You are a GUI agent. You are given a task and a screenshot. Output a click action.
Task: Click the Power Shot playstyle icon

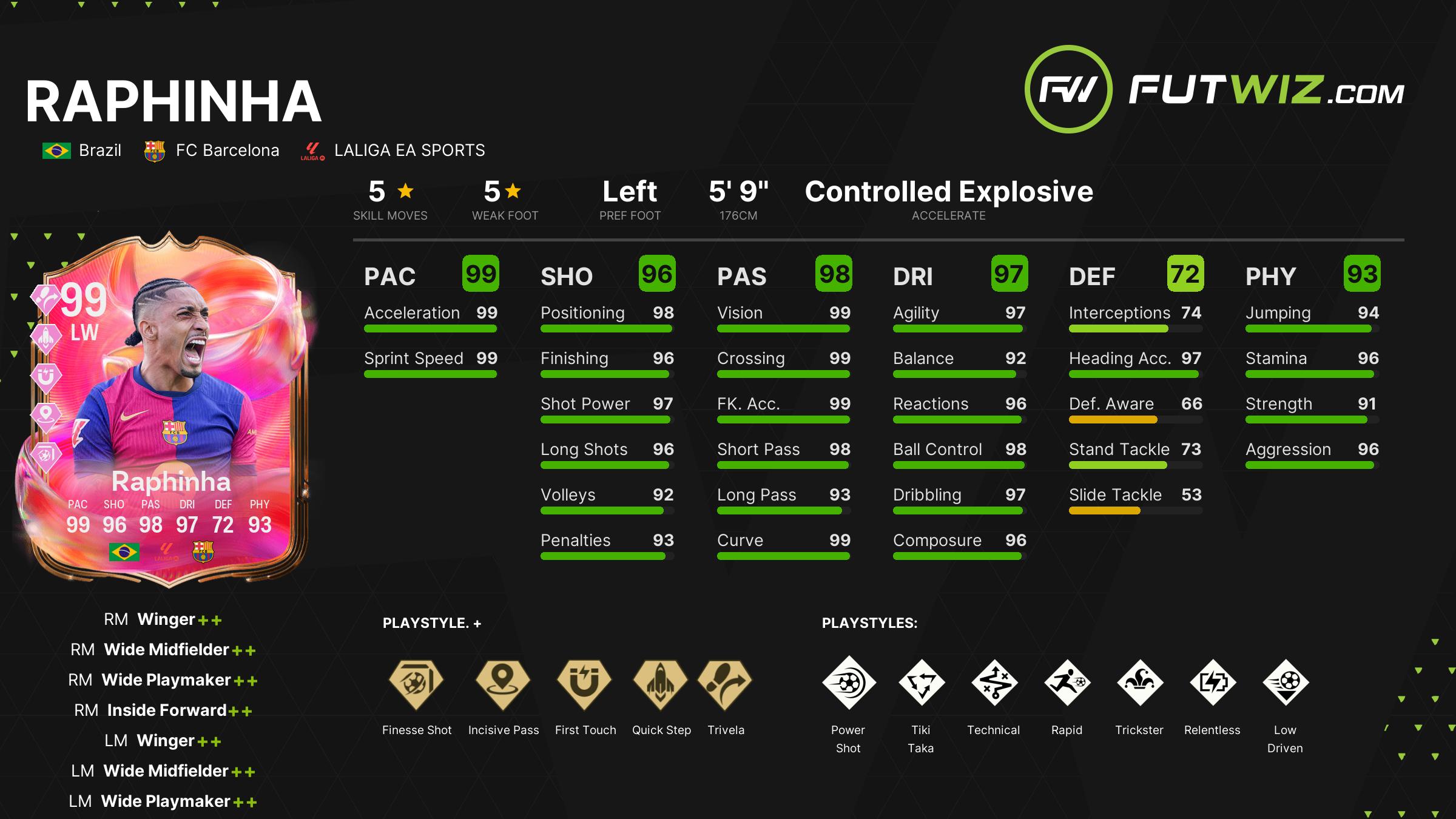848,682
